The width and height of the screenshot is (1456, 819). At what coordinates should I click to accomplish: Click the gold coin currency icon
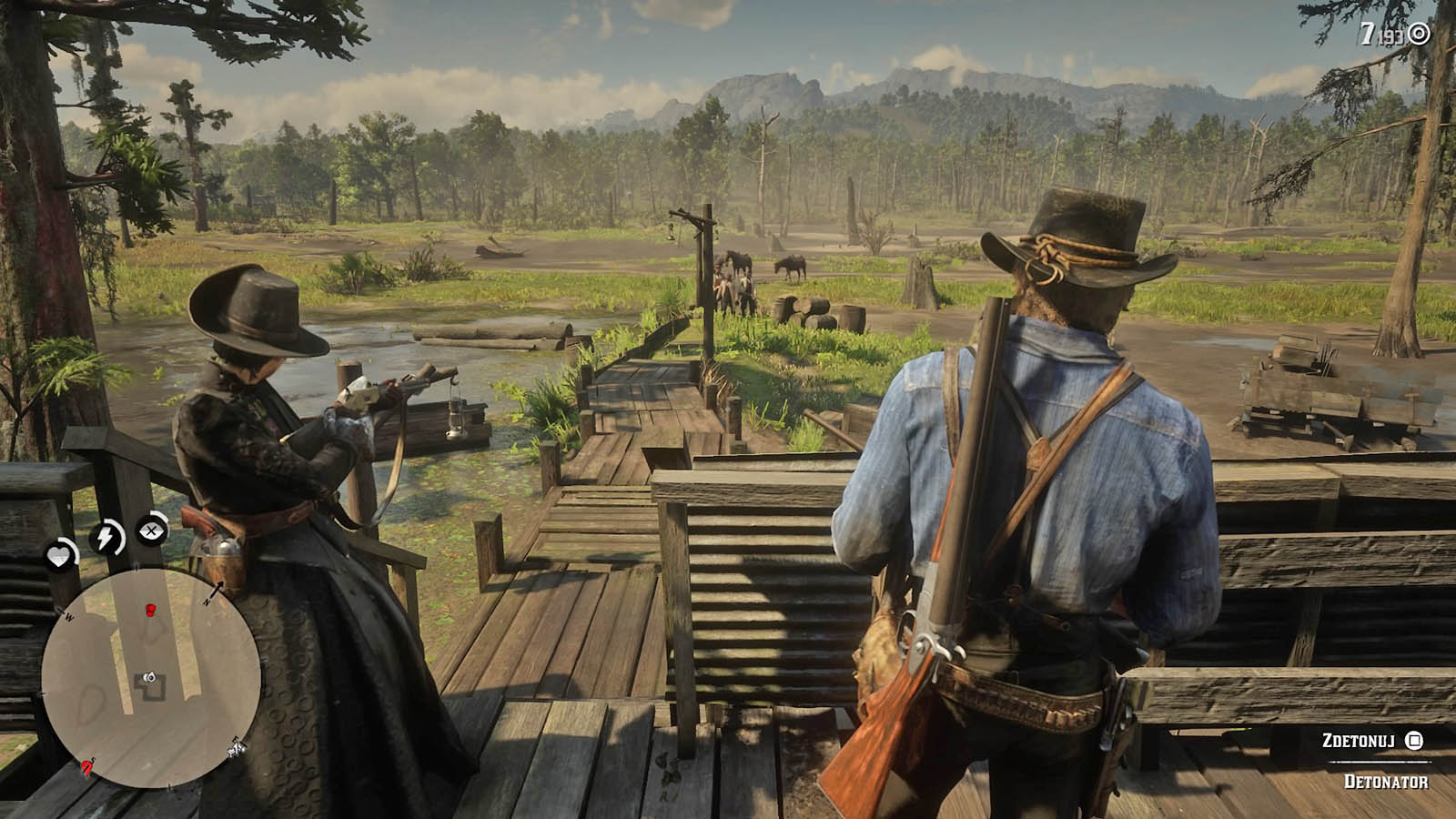[x=1418, y=33]
